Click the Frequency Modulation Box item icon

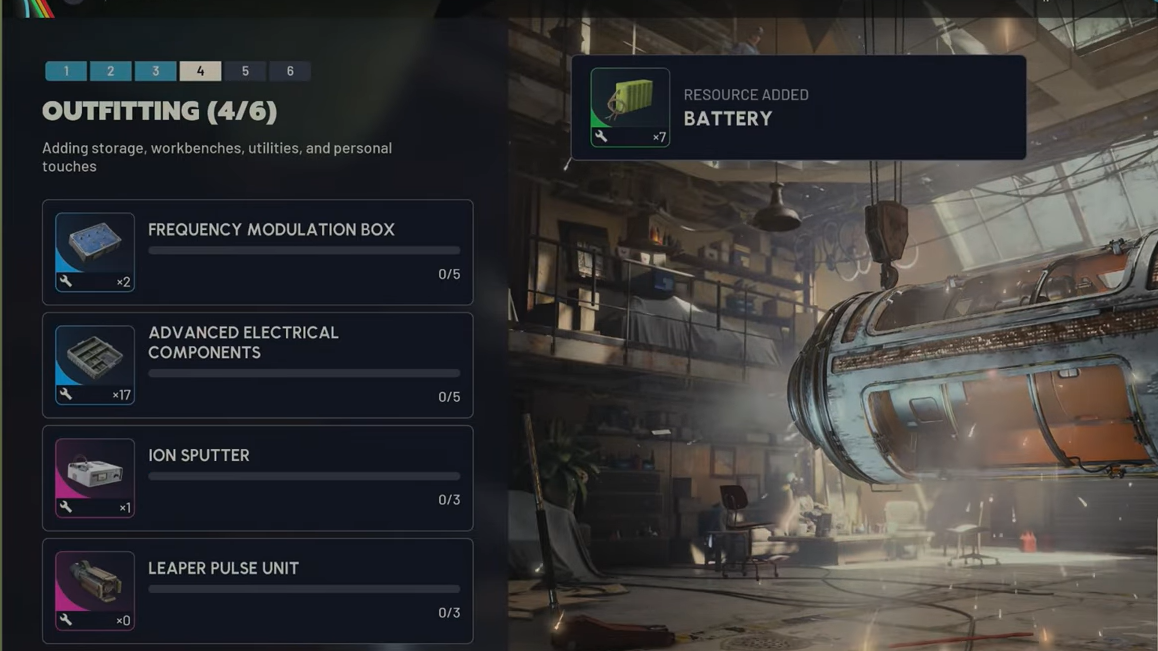click(95, 252)
